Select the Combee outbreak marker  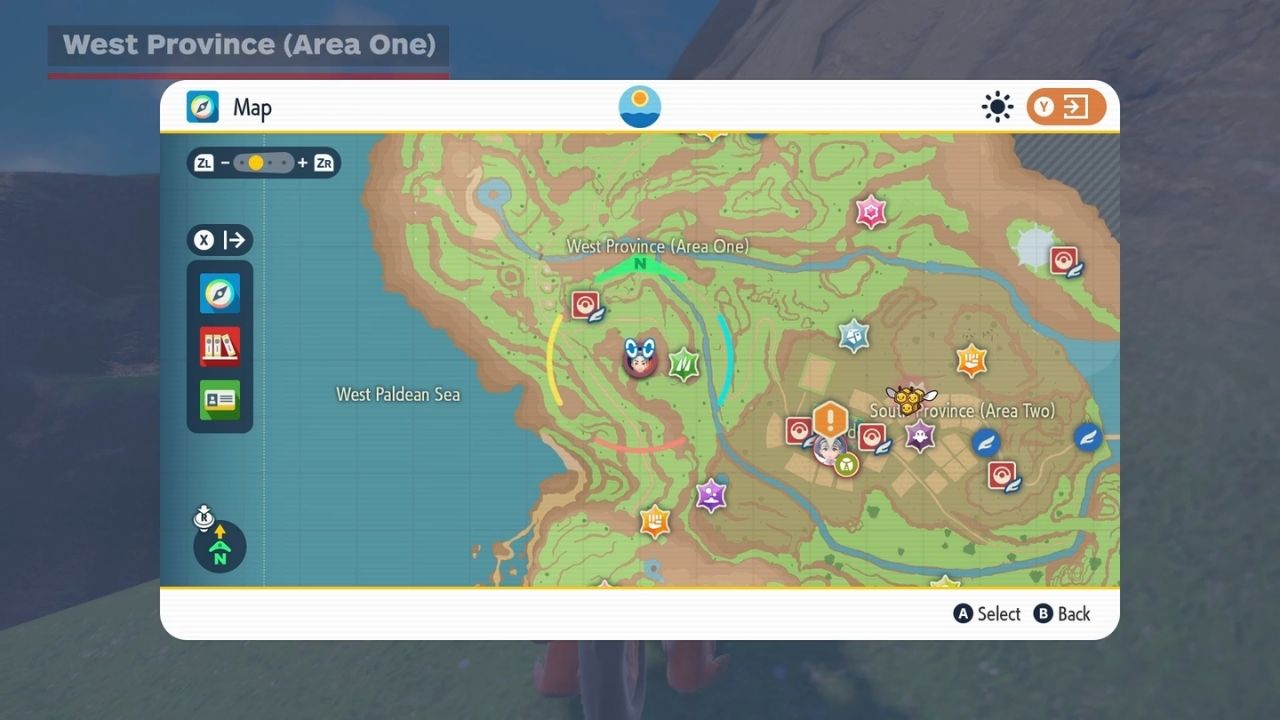click(908, 399)
